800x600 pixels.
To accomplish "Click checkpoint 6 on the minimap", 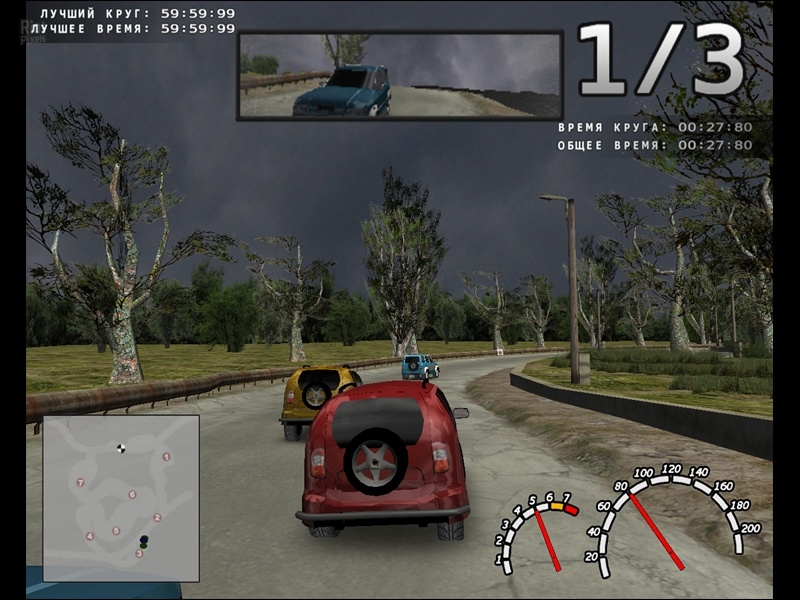I will [132, 494].
